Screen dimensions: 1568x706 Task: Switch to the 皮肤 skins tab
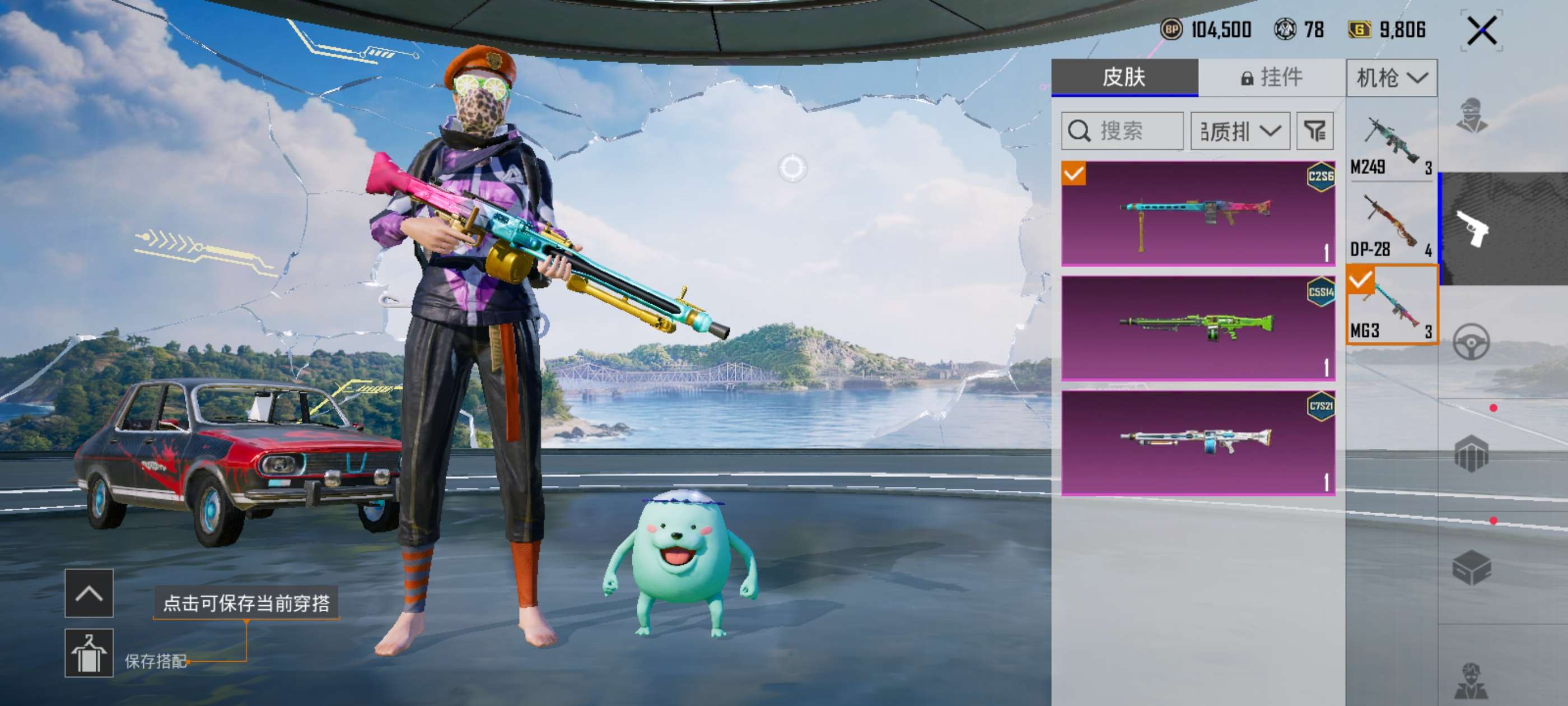pyautogui.click(x=1124, y=77)
